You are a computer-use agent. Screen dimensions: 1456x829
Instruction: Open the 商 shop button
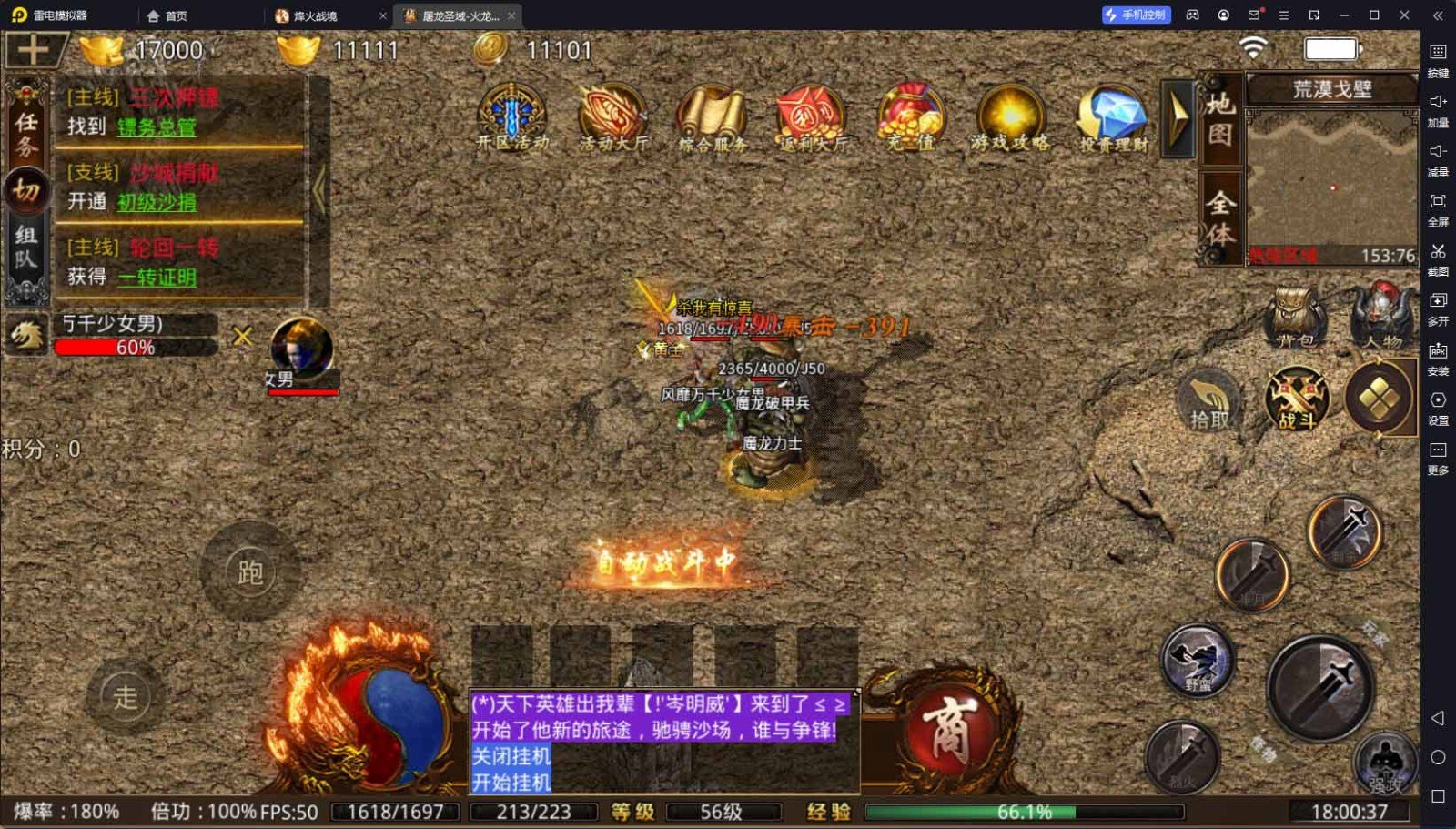pos(948,730)
